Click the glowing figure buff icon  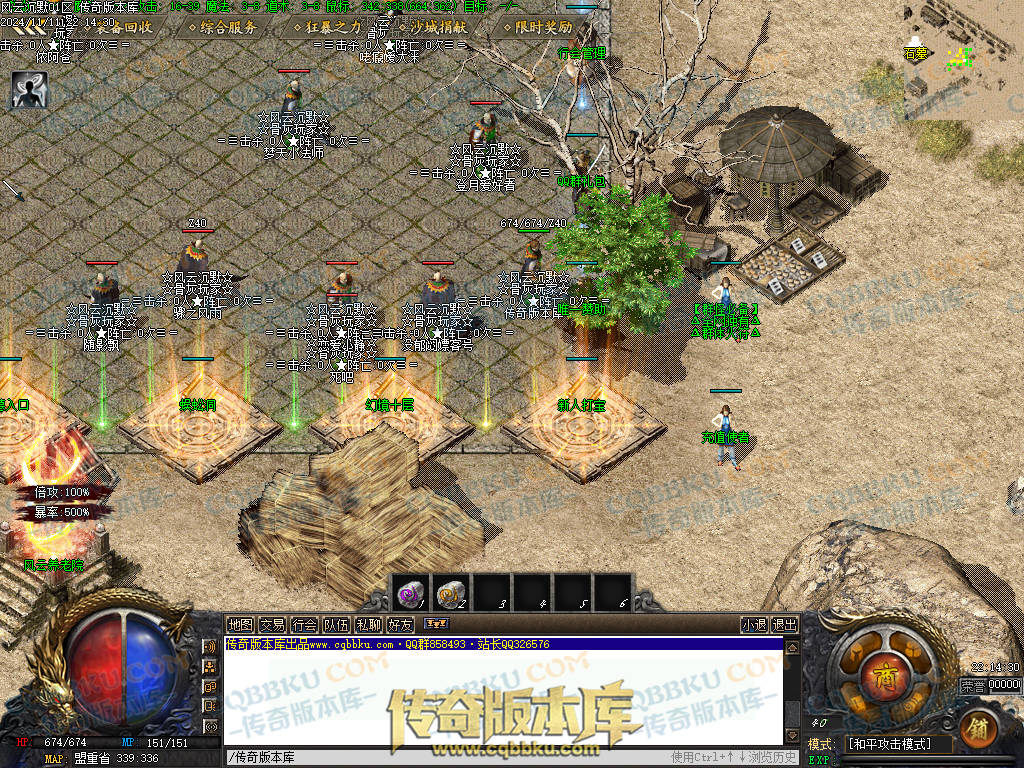pos(29,89)
